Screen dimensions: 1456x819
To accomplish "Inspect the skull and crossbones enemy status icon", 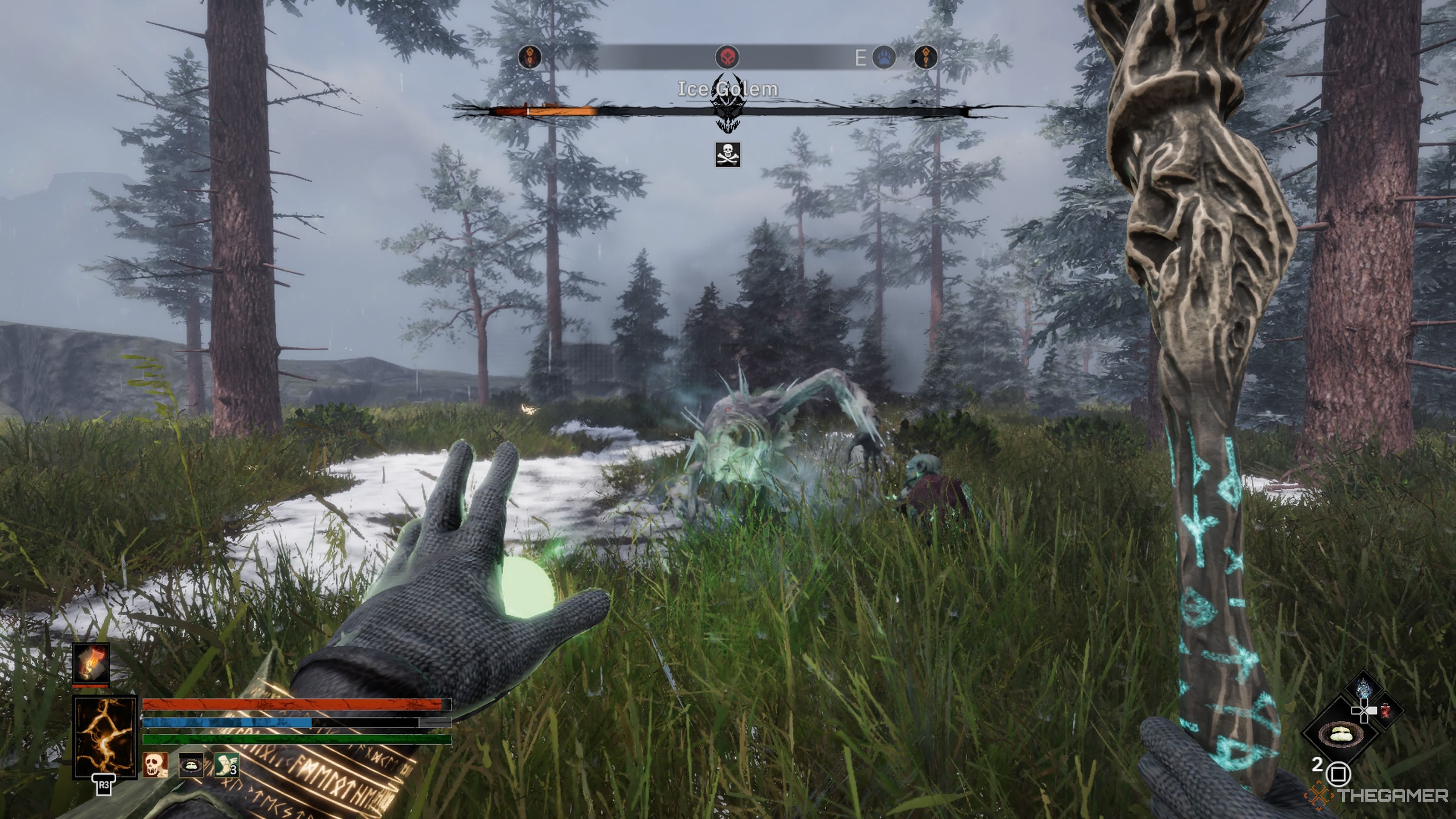I will (728, 154).
